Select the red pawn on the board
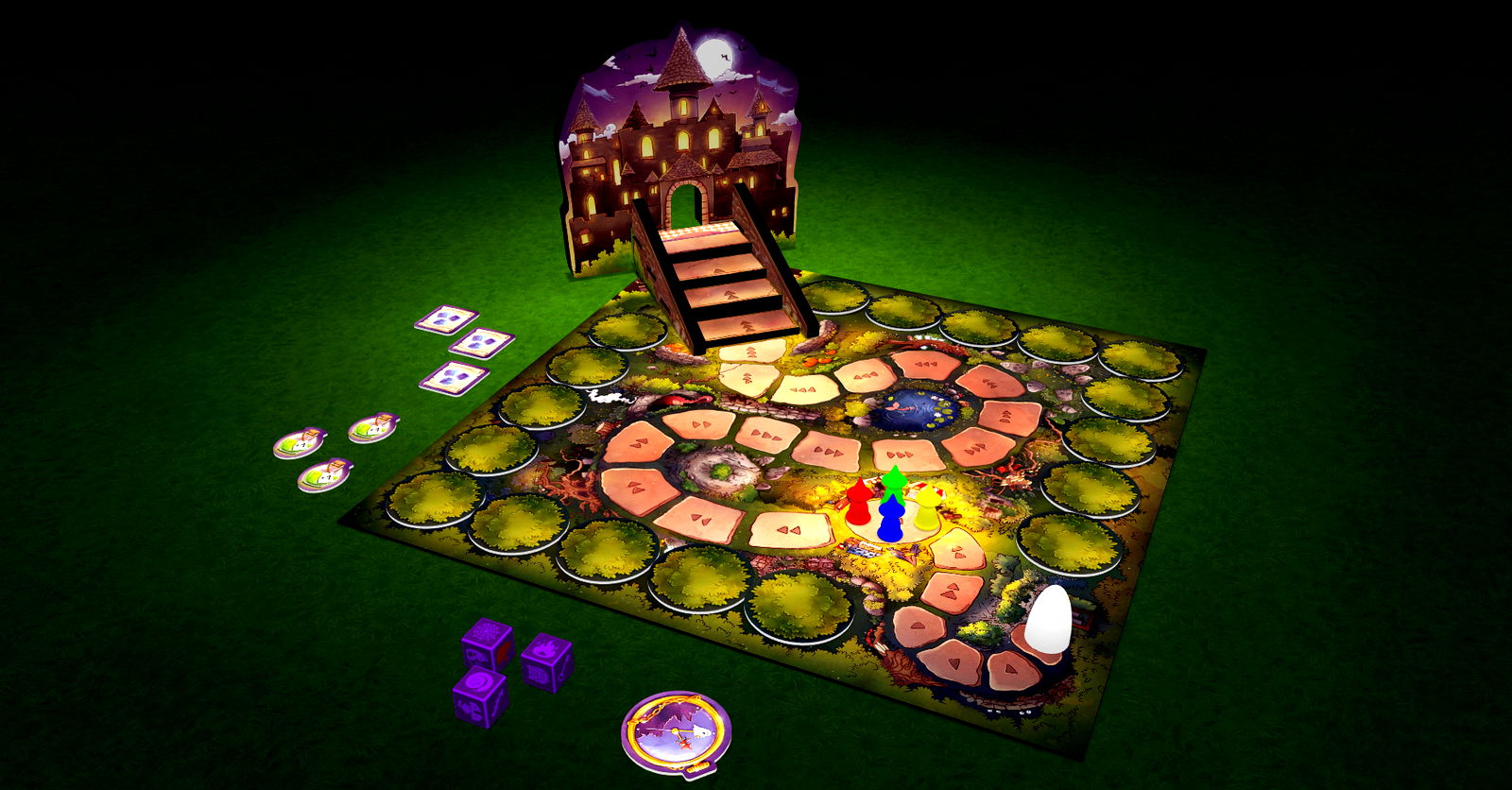1512x790 pixels. pos(858,505)
